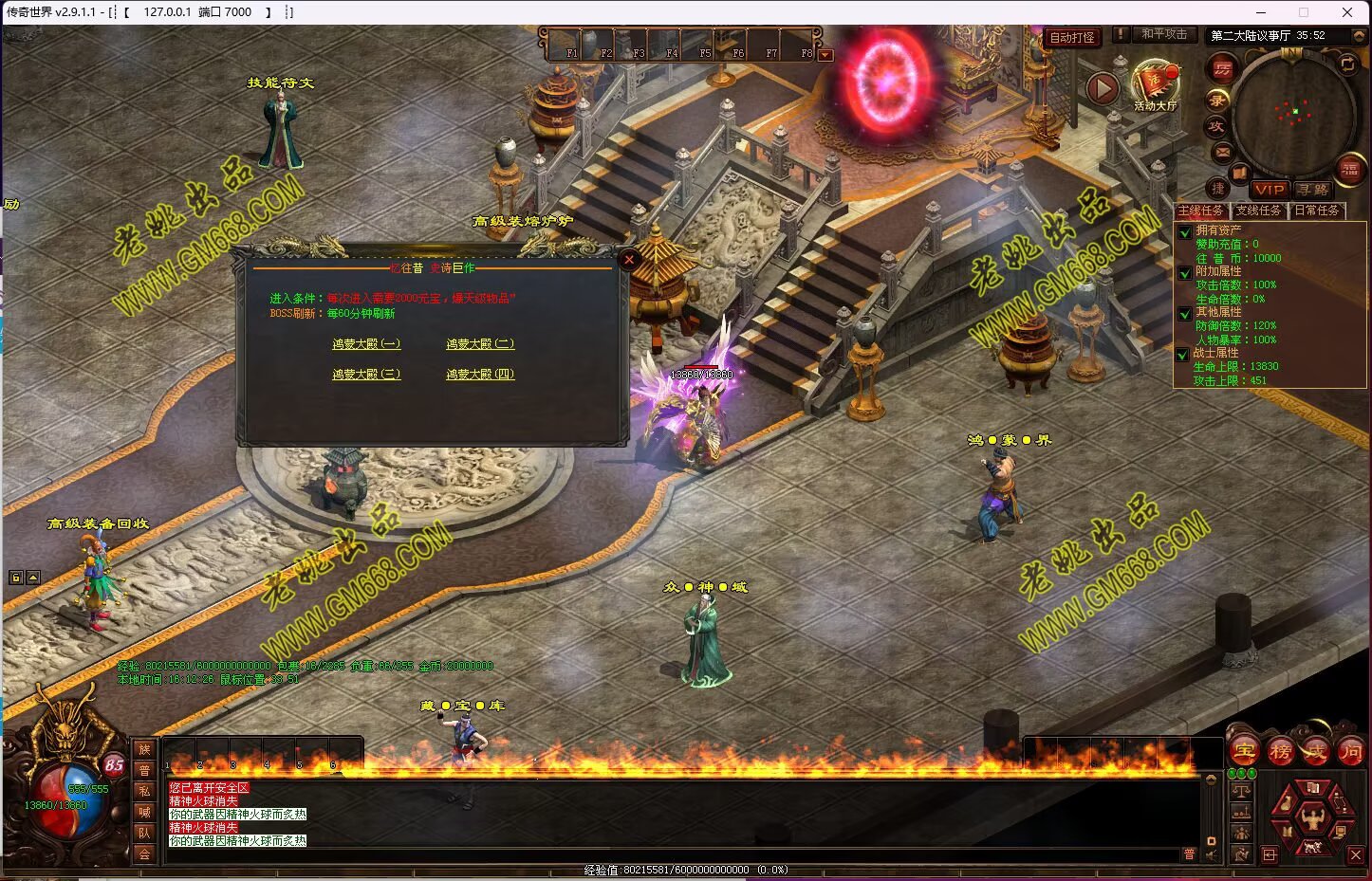Click the round play arrow button
Screen dimensions: 1372x881
[1102, 89]
